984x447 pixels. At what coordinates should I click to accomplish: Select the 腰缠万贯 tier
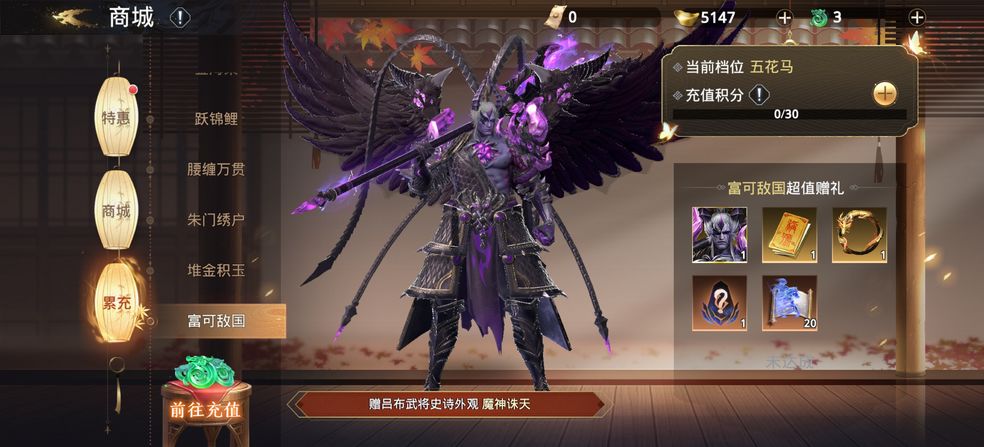click(216, 169)
